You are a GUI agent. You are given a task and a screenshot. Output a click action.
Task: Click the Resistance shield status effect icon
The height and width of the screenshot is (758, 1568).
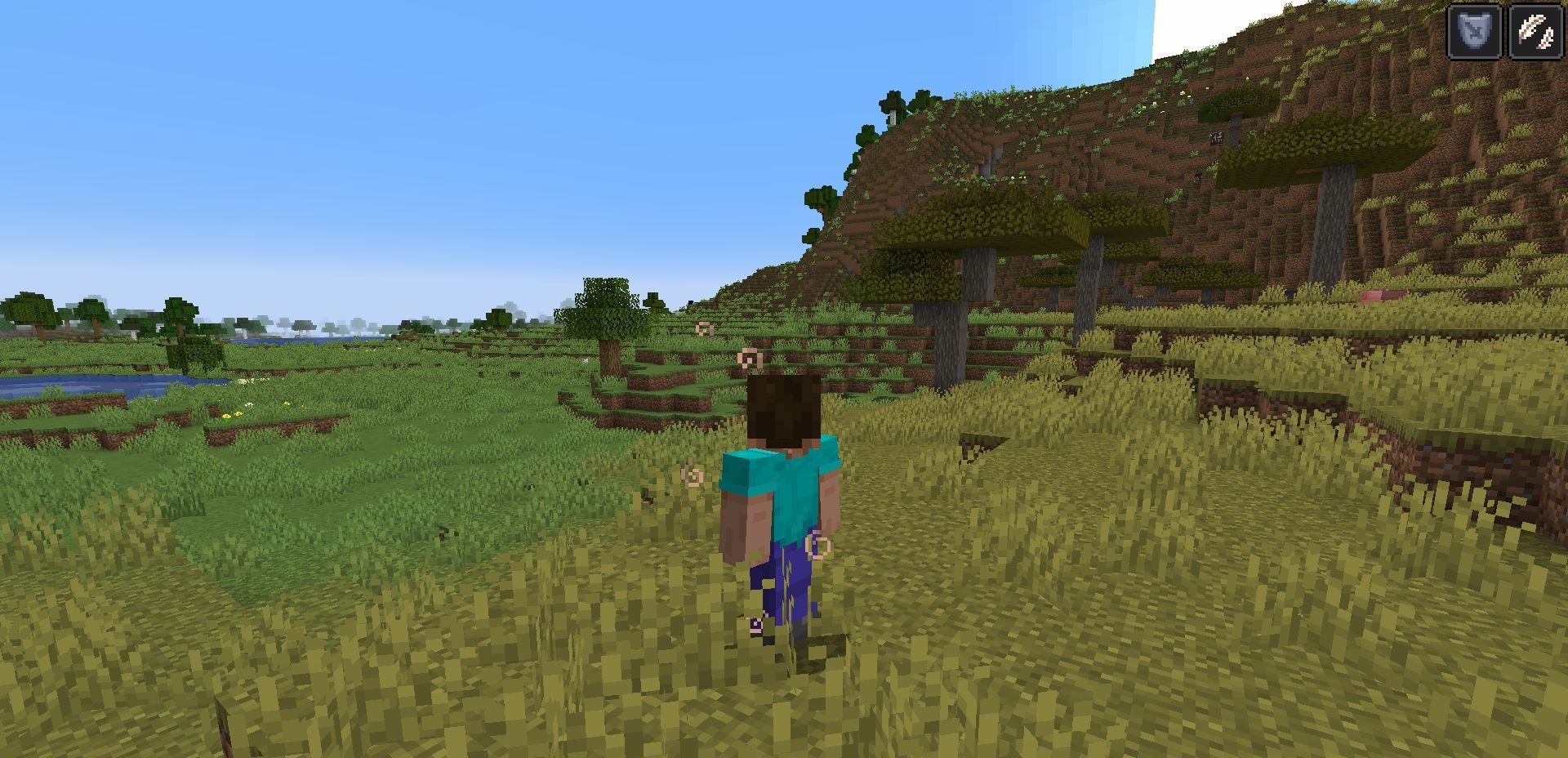[x=1473, y=32]
